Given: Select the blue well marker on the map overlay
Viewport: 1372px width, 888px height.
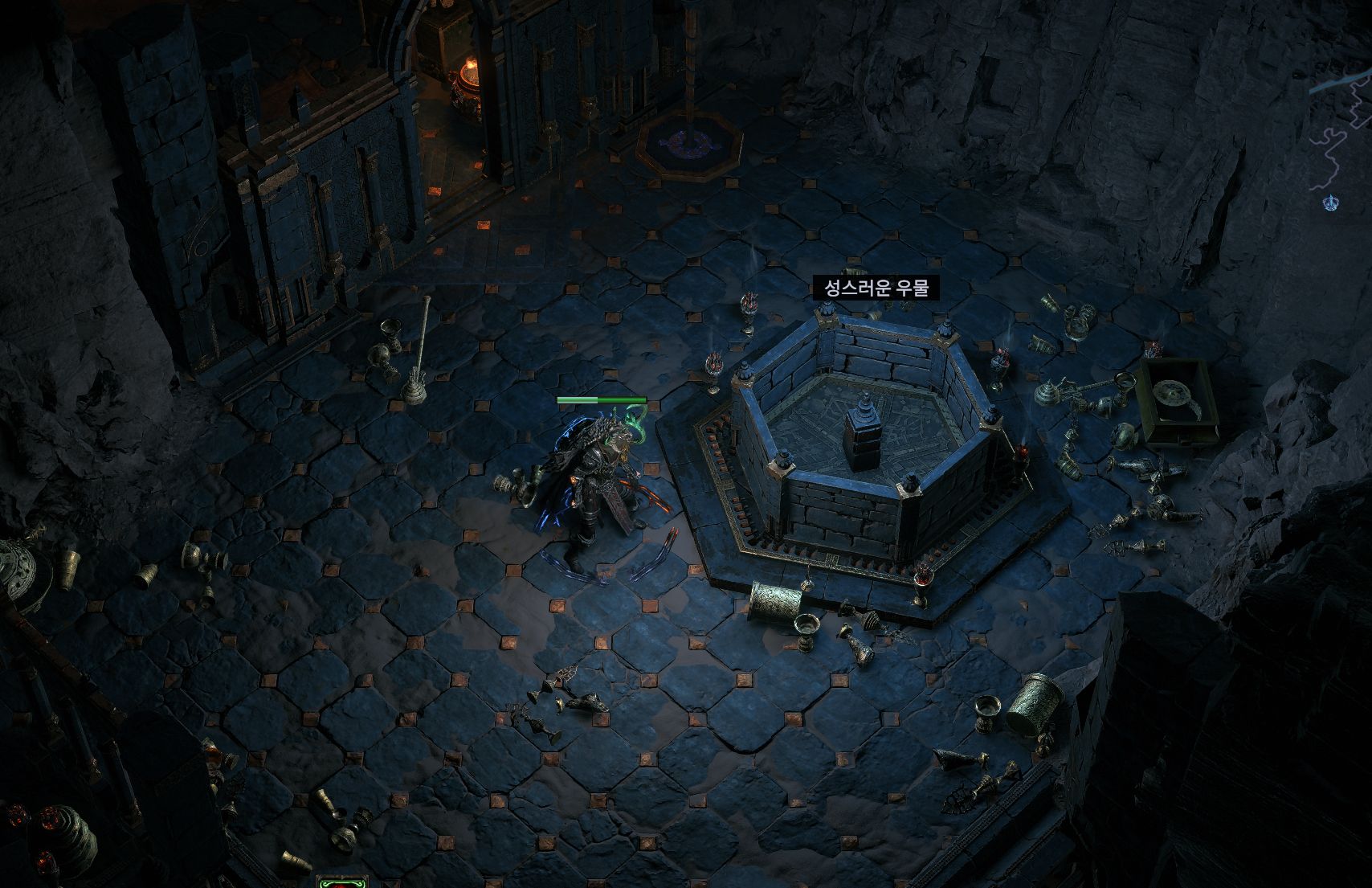Looking at the screenshot, I should pyautogui.click(x=1330, y=203).
